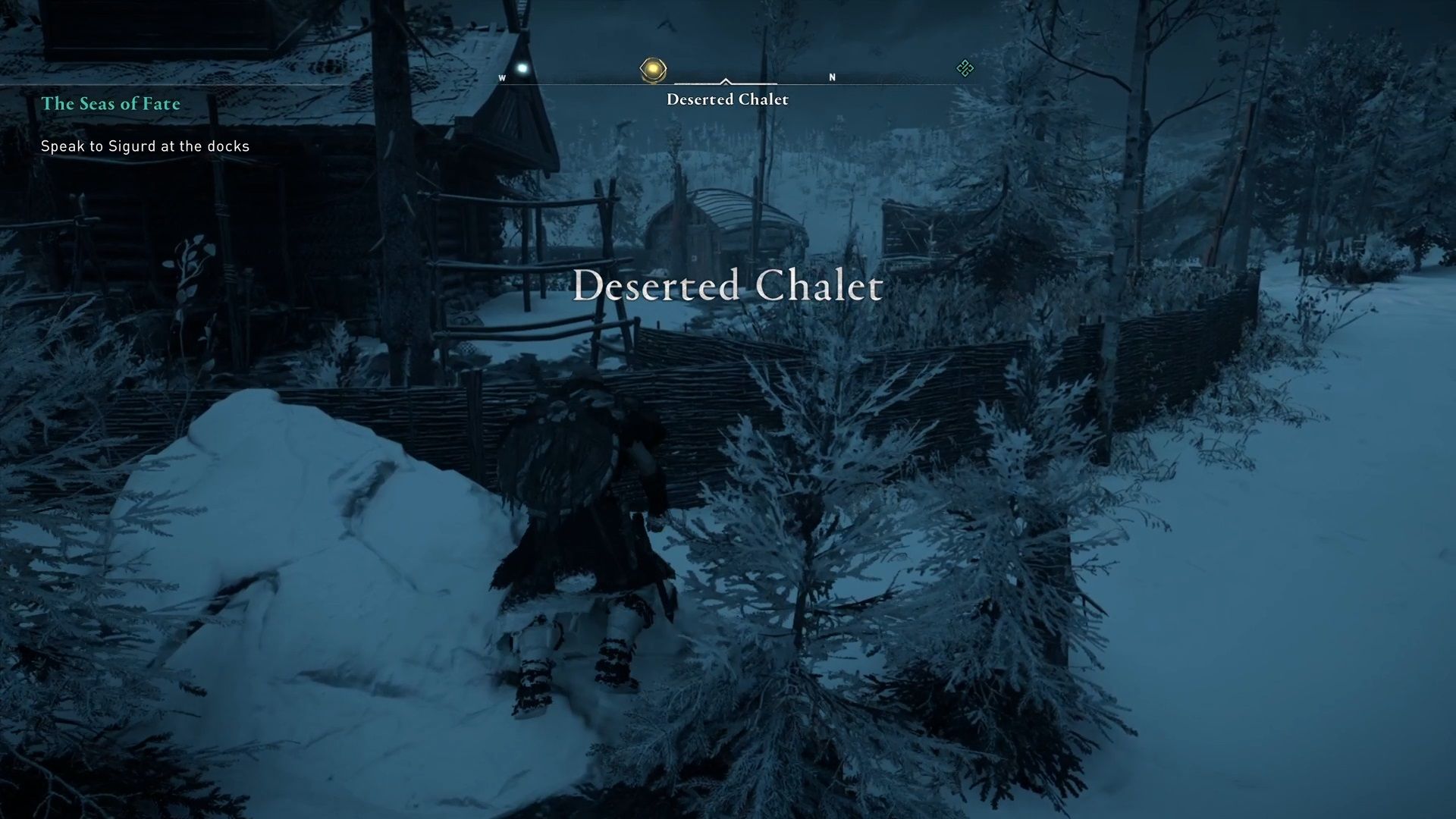
Task: Click the W cardinal letter on the compass
Action: click(503, 77)
